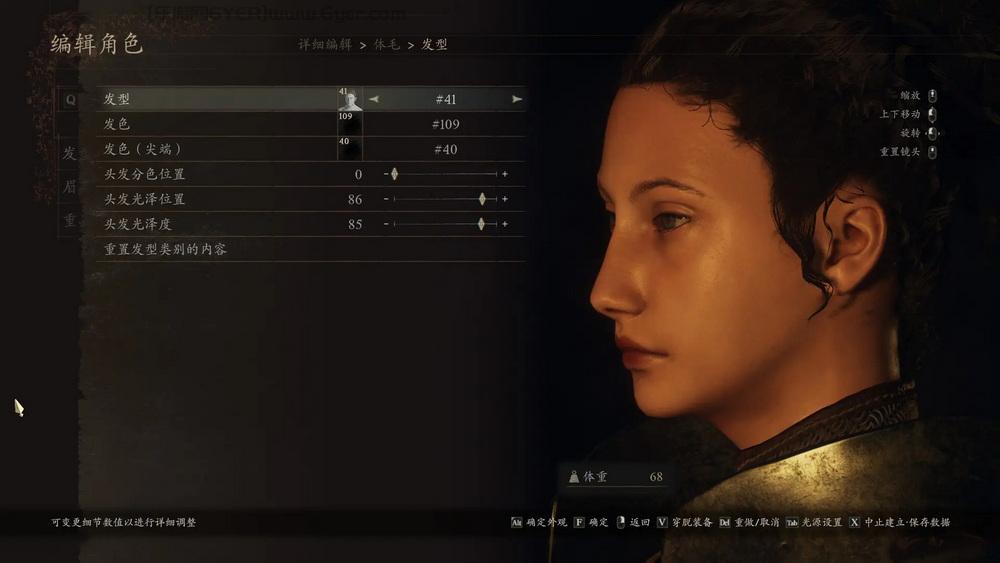The height and width of the screenshot is (563, 1000).
Task: Increase 头发光泽位置 with its plus button
Action: click(x=505, y=199)
